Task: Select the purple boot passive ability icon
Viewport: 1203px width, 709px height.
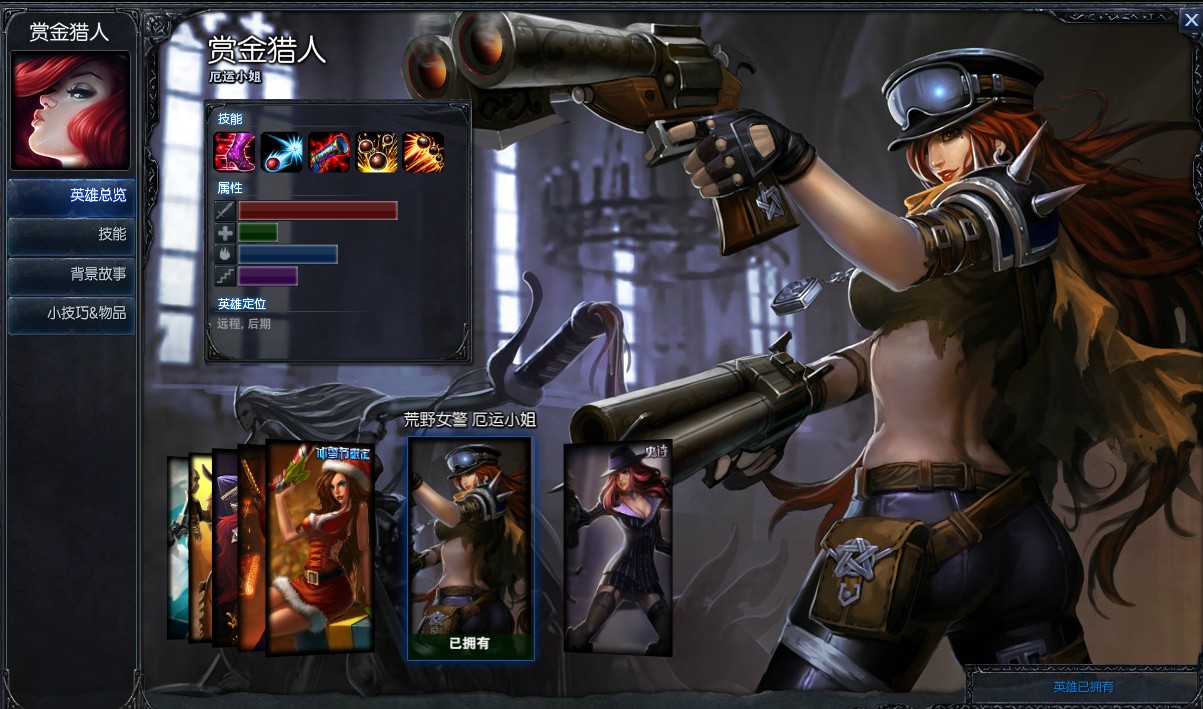Action: coord(234,152)
